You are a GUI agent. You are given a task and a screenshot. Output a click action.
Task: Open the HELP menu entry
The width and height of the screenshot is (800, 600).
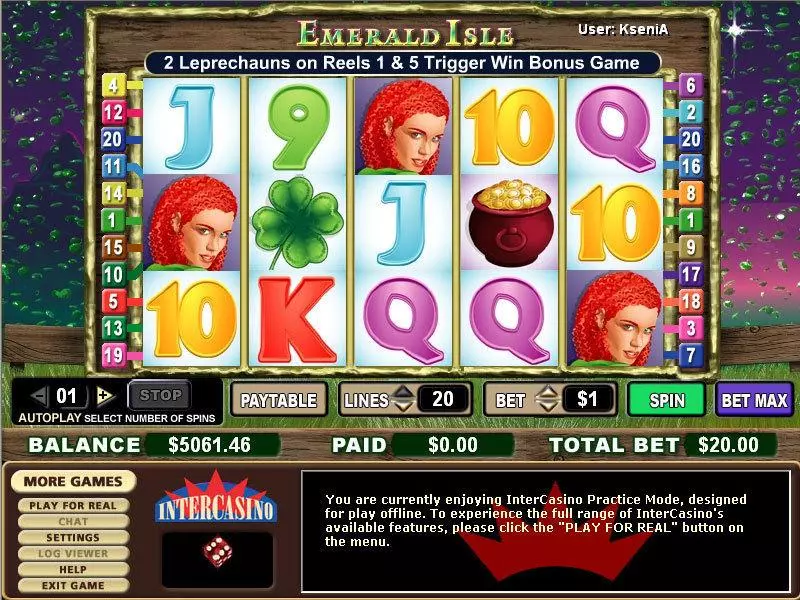[x=73, y=570]
